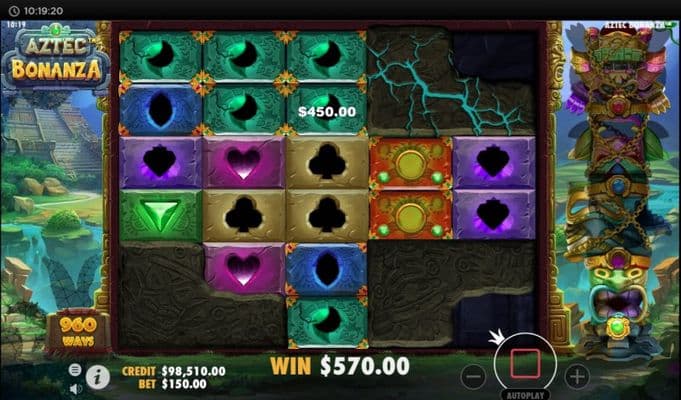Open the game information (i) page

[98, 377]
